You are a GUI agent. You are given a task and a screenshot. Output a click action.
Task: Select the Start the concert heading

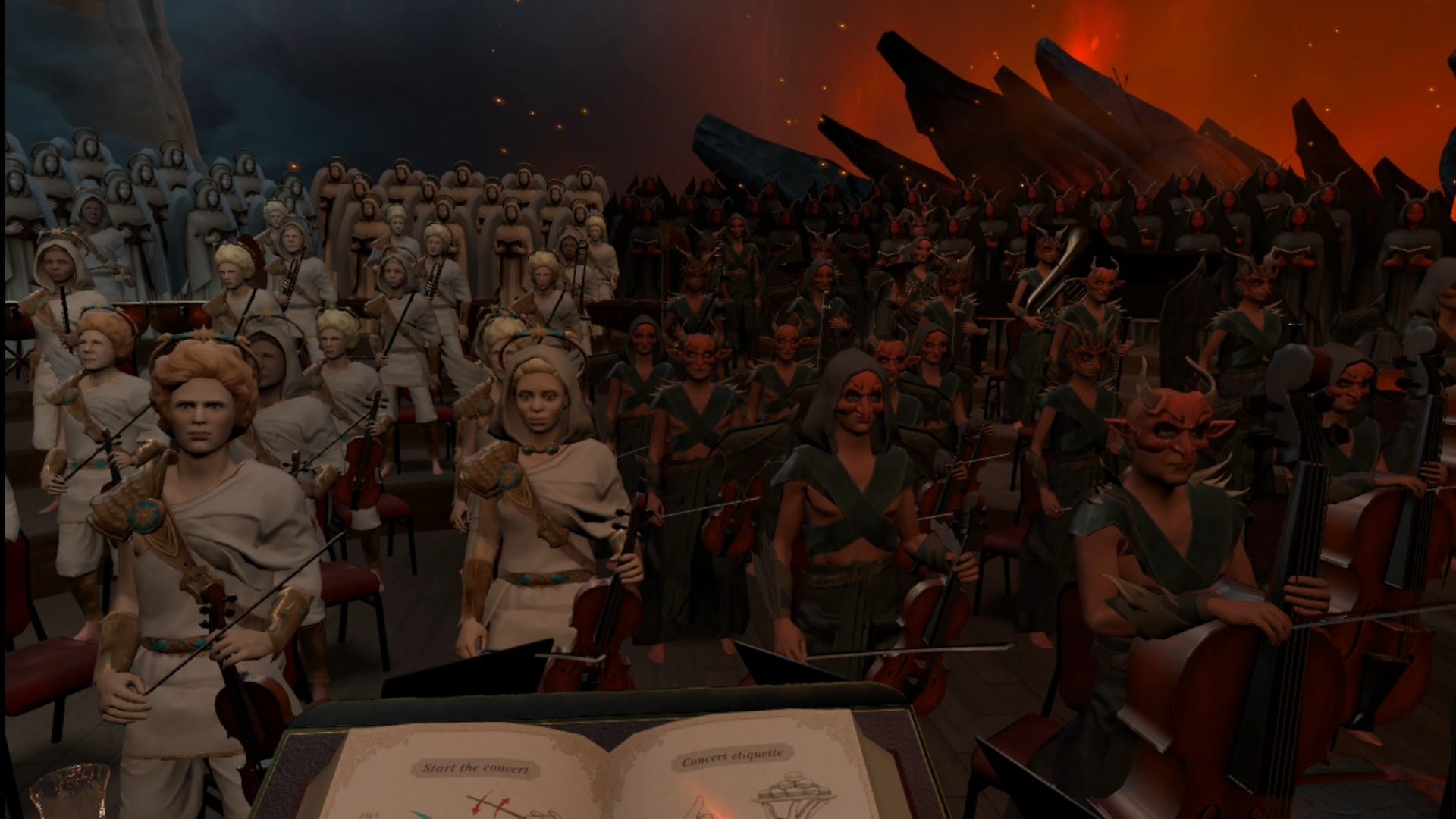475,767
